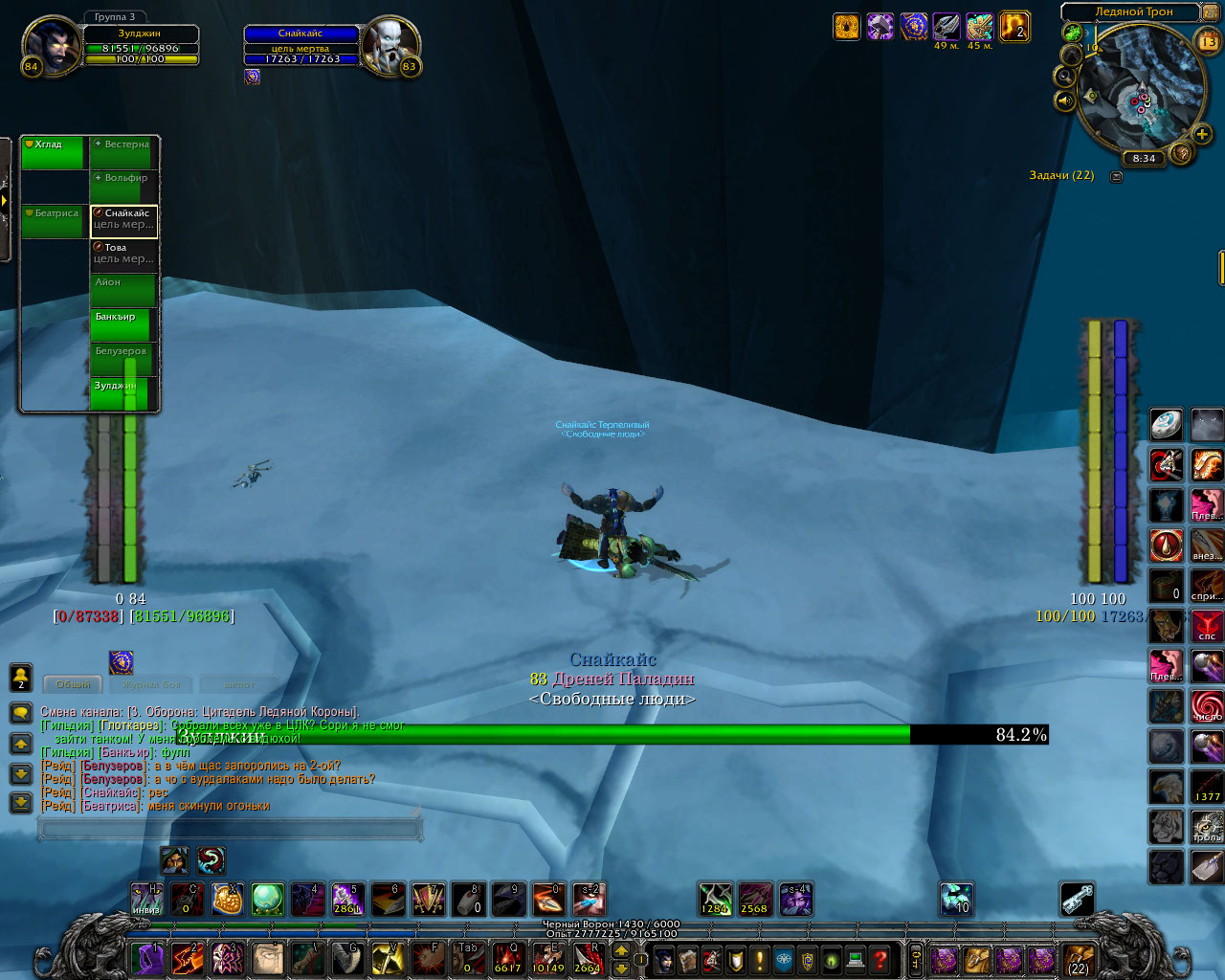1225x980 pixels.
Task: Activate the green orb action button
Action: tap(267, 900)
